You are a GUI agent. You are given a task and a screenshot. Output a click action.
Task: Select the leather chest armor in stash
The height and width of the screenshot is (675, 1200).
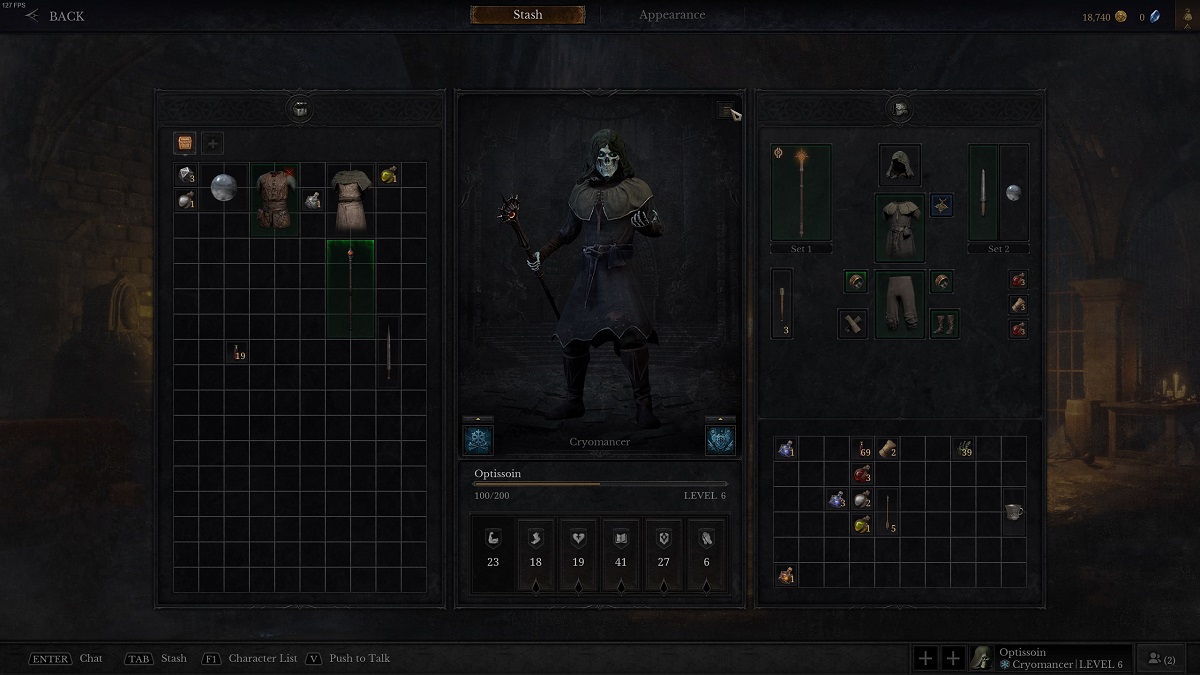275,199
